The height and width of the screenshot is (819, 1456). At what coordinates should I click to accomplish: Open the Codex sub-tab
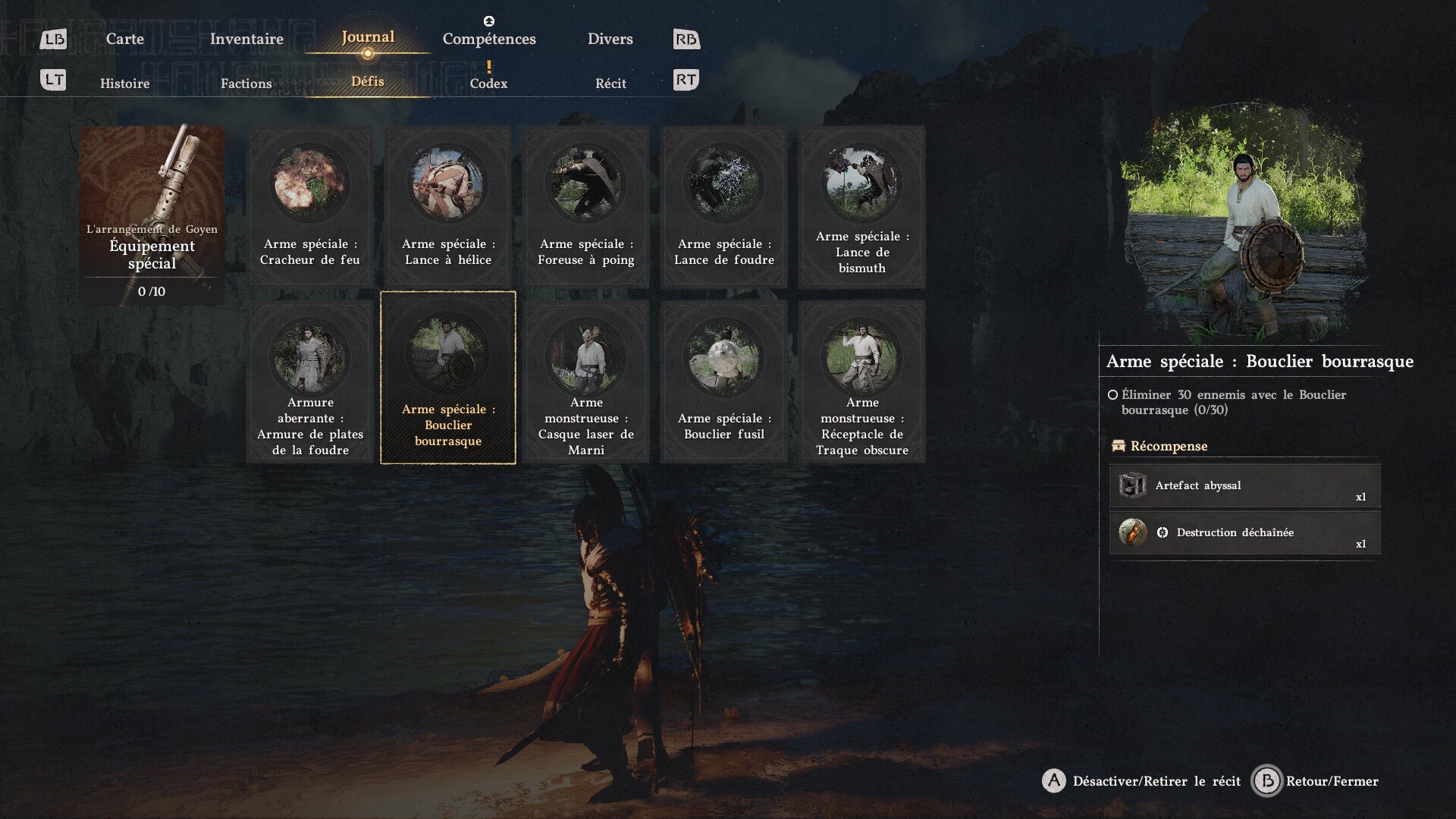point(488,83)
